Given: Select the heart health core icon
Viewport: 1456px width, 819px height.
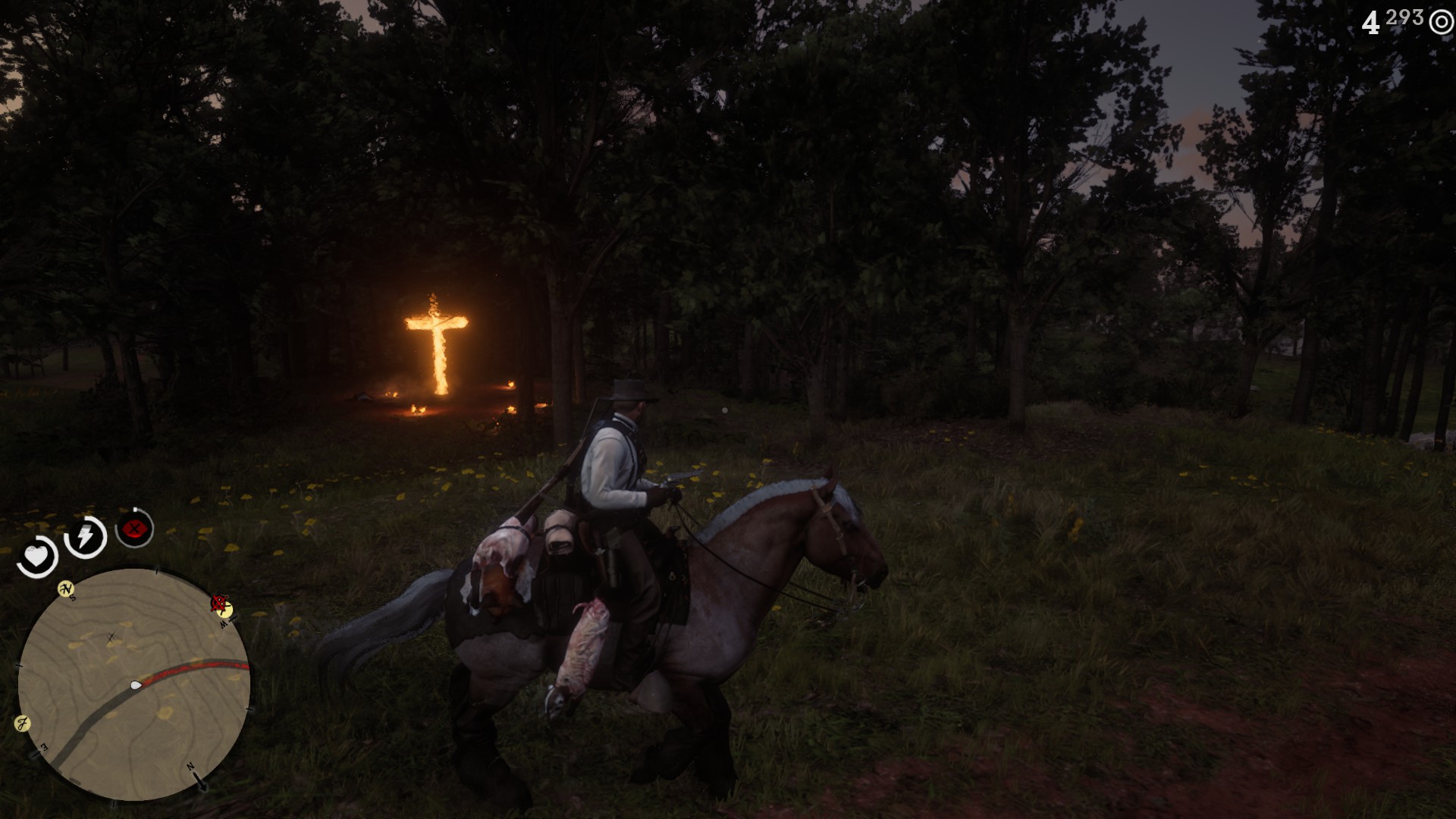Looking at the screenshot, I should pyautogui.click(x=36, y=557).
